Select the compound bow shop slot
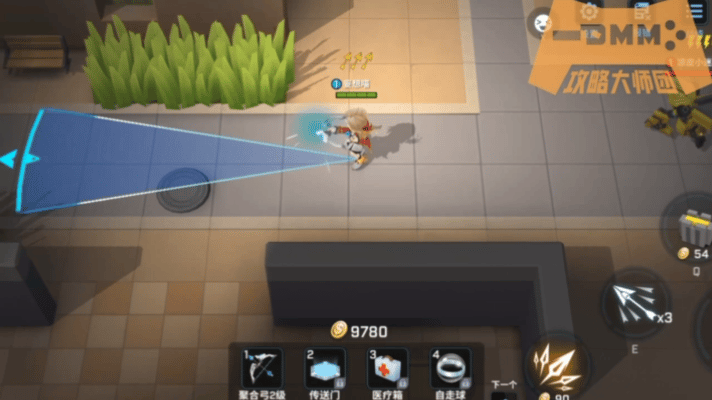 coord(263,368)
